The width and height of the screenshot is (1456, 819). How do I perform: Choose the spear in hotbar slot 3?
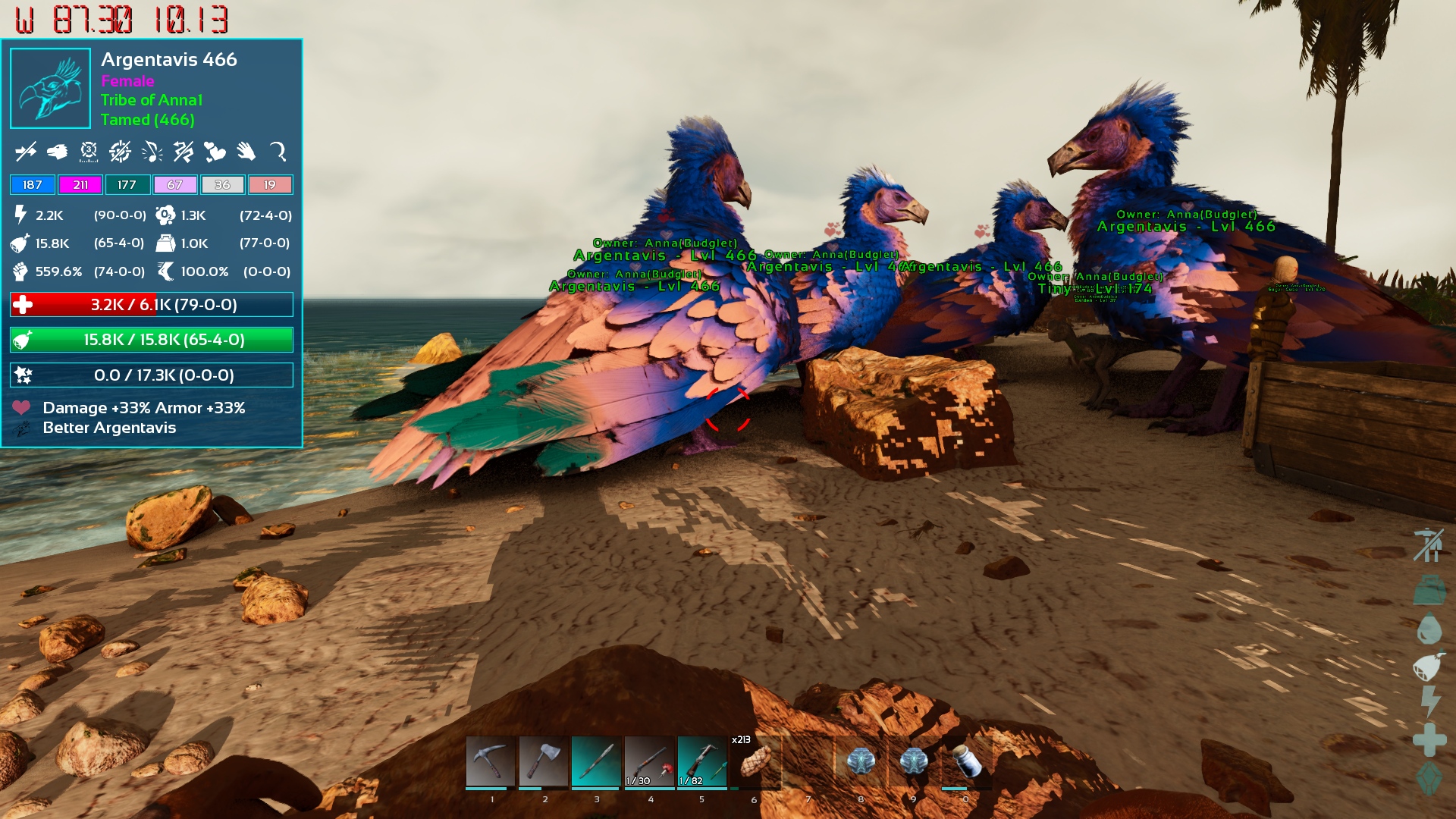[x=597, y=761]
